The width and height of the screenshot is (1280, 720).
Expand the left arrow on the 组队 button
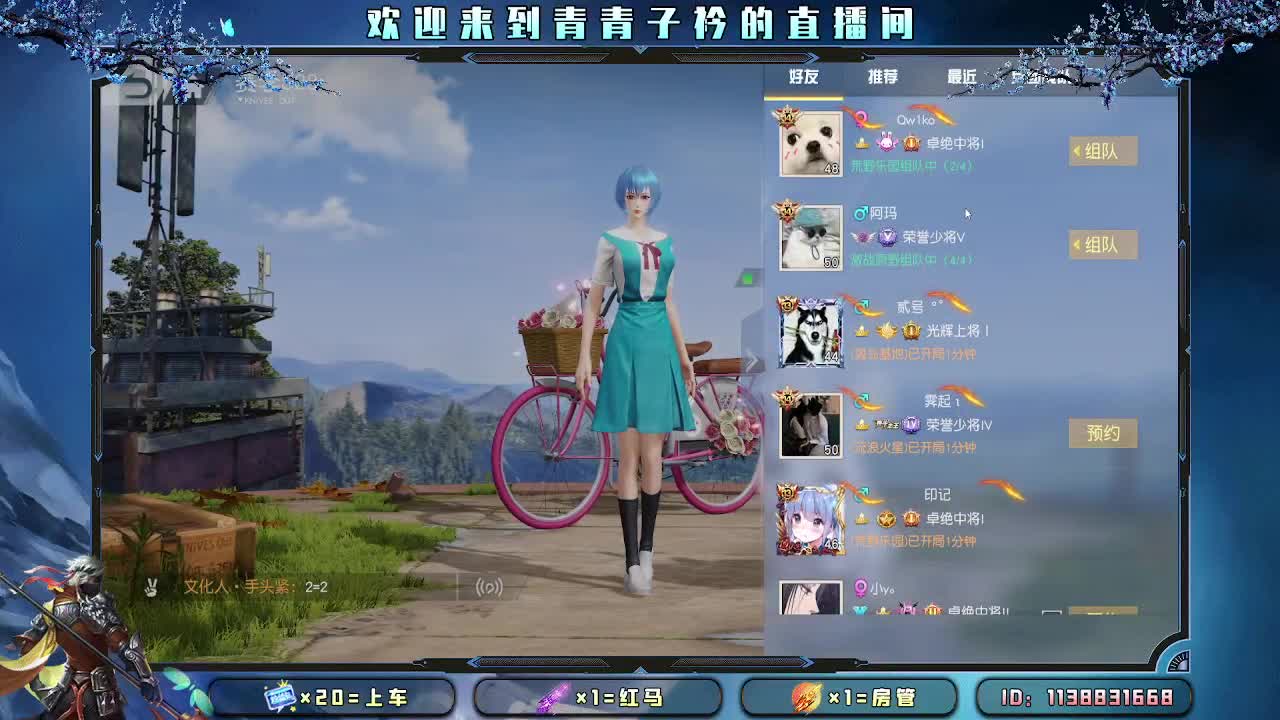point(1077,149)
